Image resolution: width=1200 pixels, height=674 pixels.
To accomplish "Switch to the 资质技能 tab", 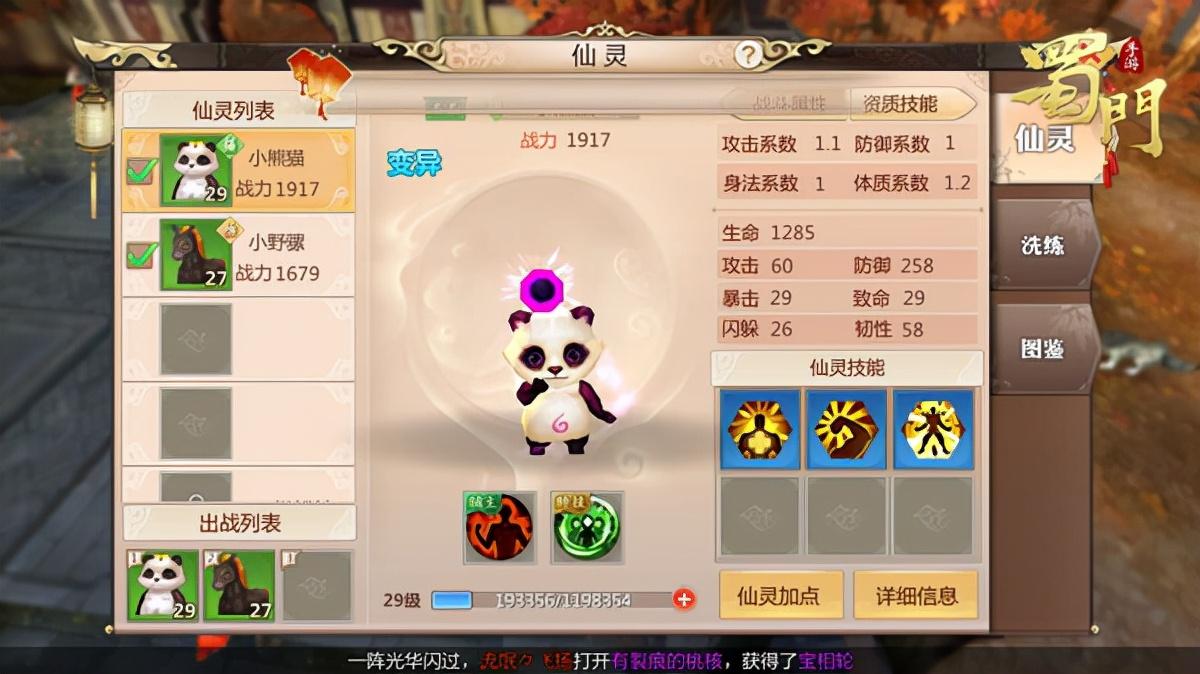I will point(900,104).
